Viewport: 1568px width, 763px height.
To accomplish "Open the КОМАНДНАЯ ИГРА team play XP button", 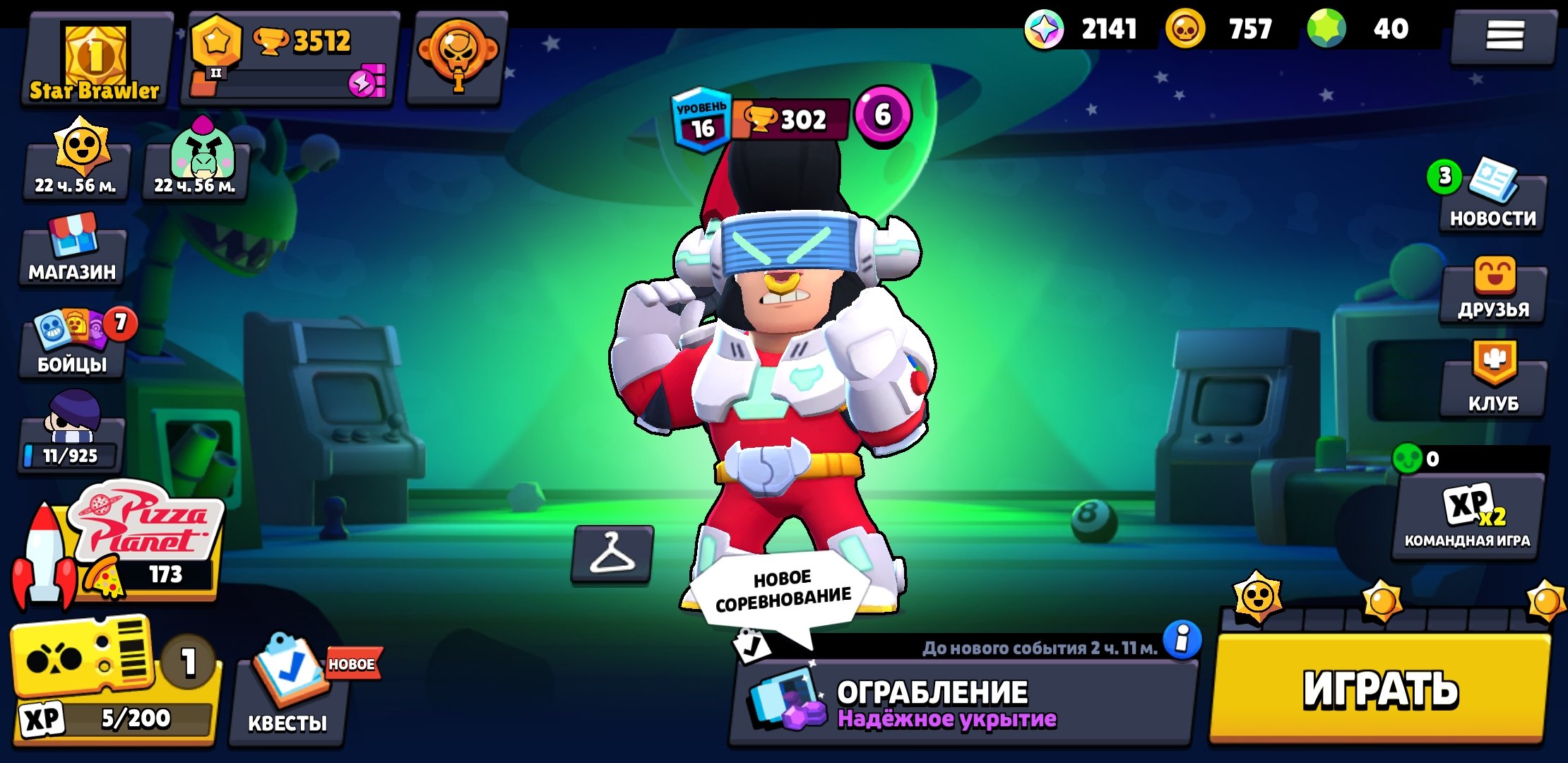I will 1468,516.
